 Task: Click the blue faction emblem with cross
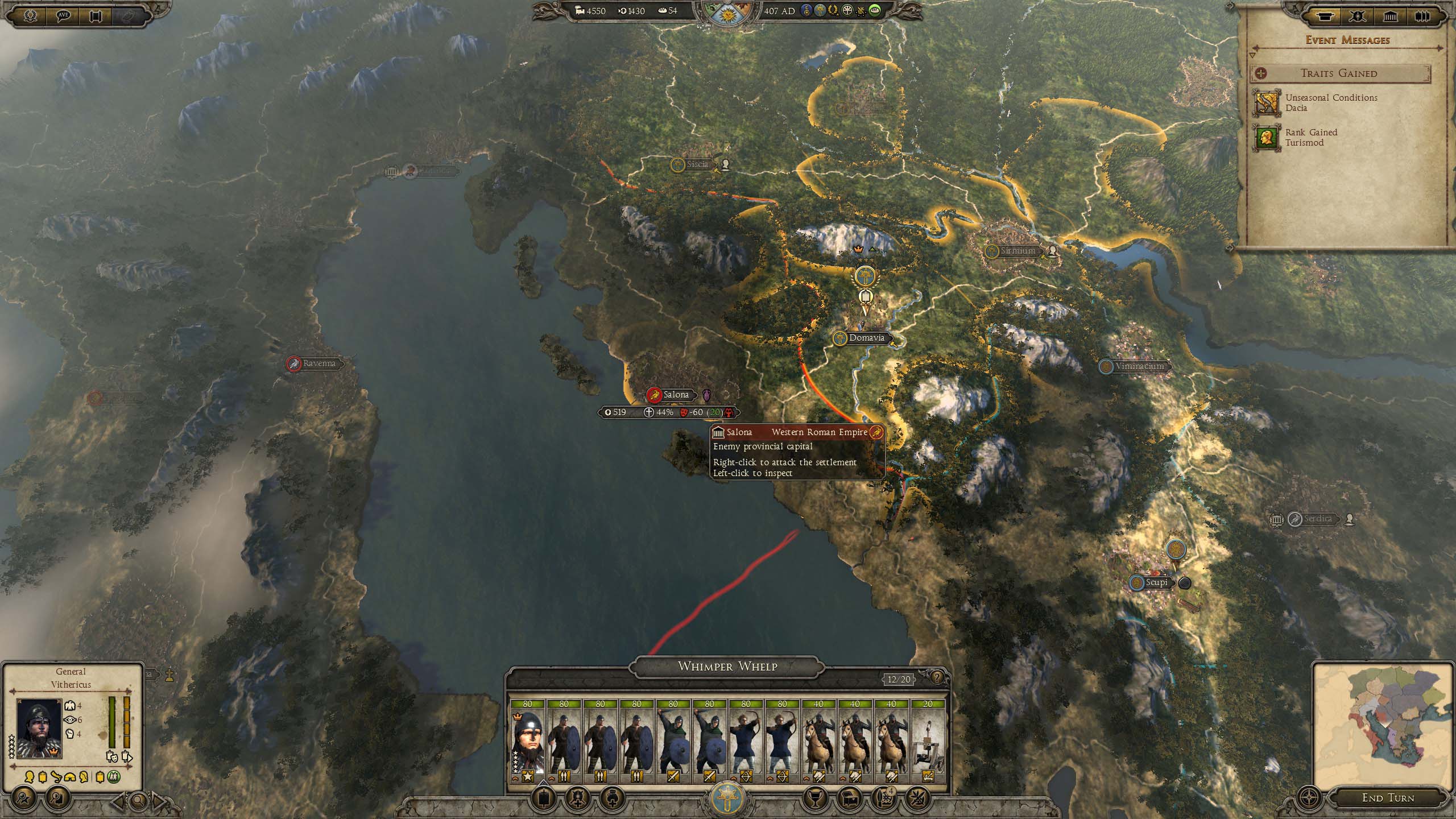(x=727, y=797)
